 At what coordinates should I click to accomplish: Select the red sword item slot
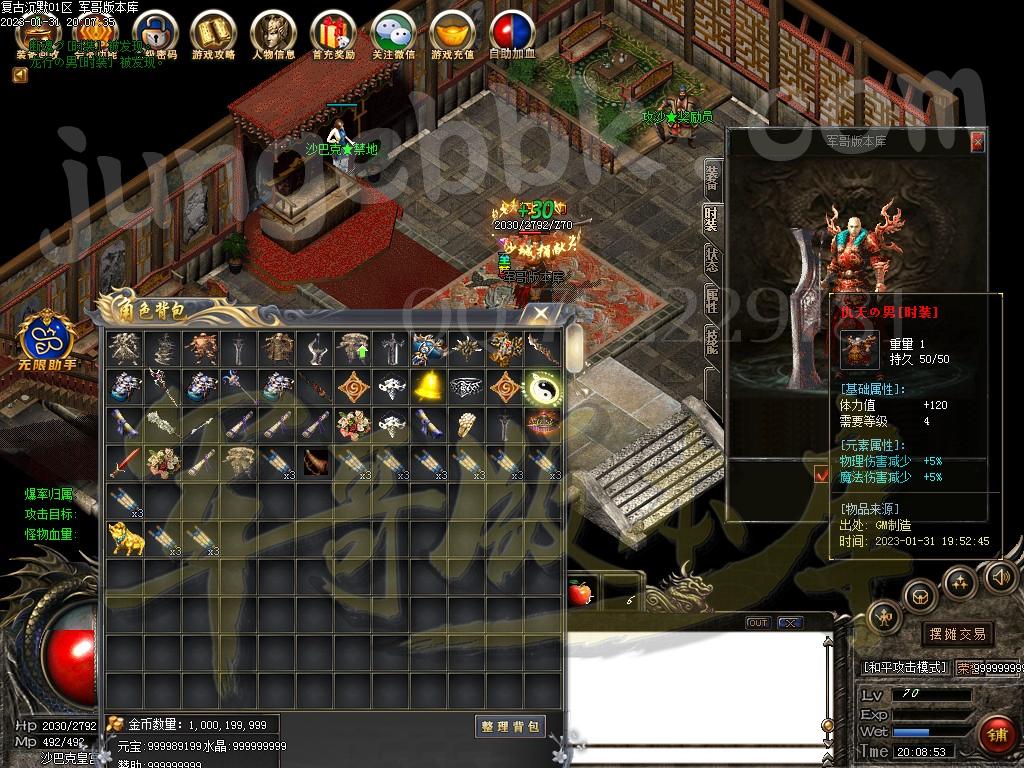coord(125,462)
